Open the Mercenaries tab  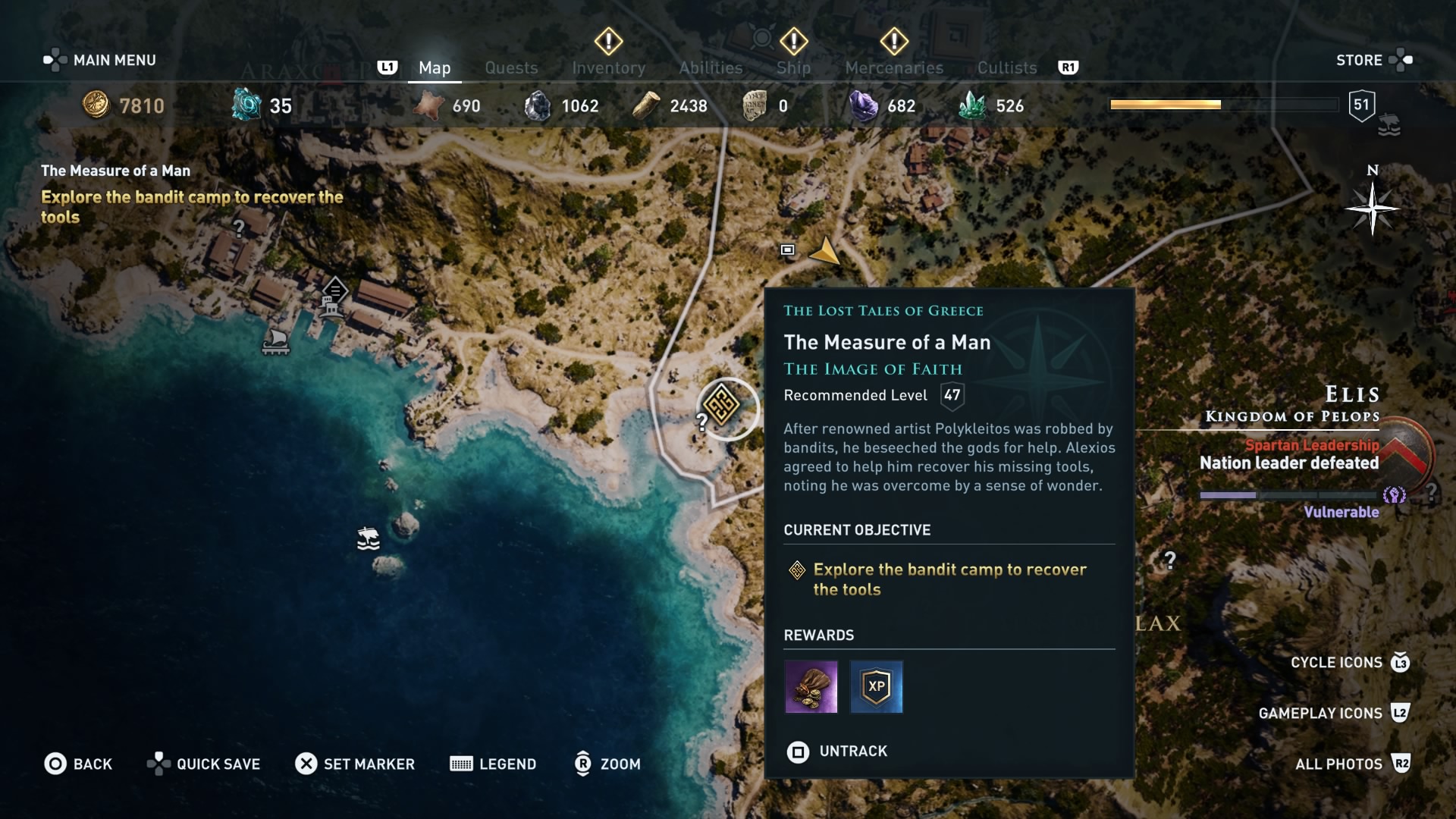(894, 67)
